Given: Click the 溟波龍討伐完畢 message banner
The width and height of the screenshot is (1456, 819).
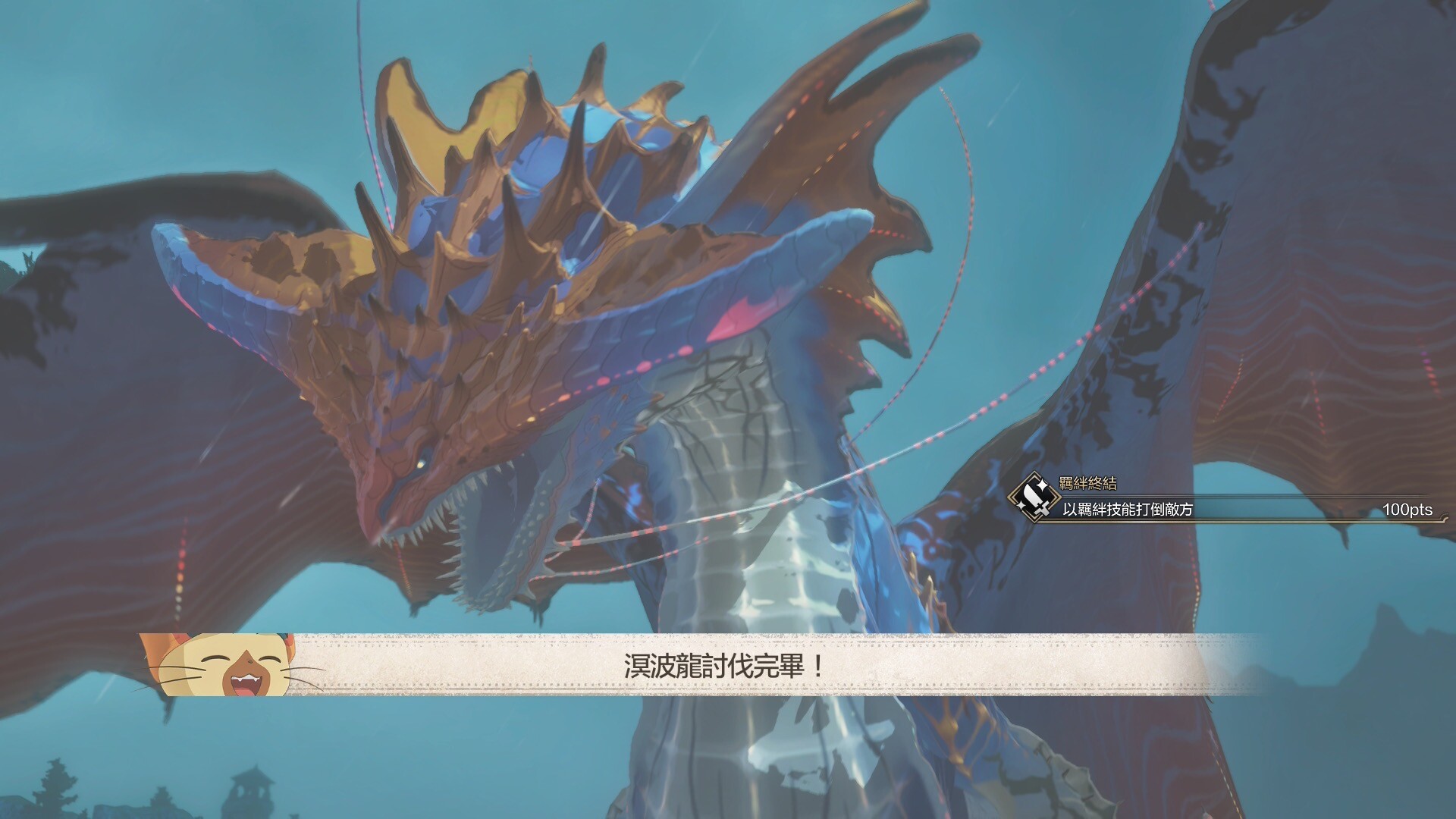Looking at the screenshot, I should pyautogui.click(x=724, y=666).
